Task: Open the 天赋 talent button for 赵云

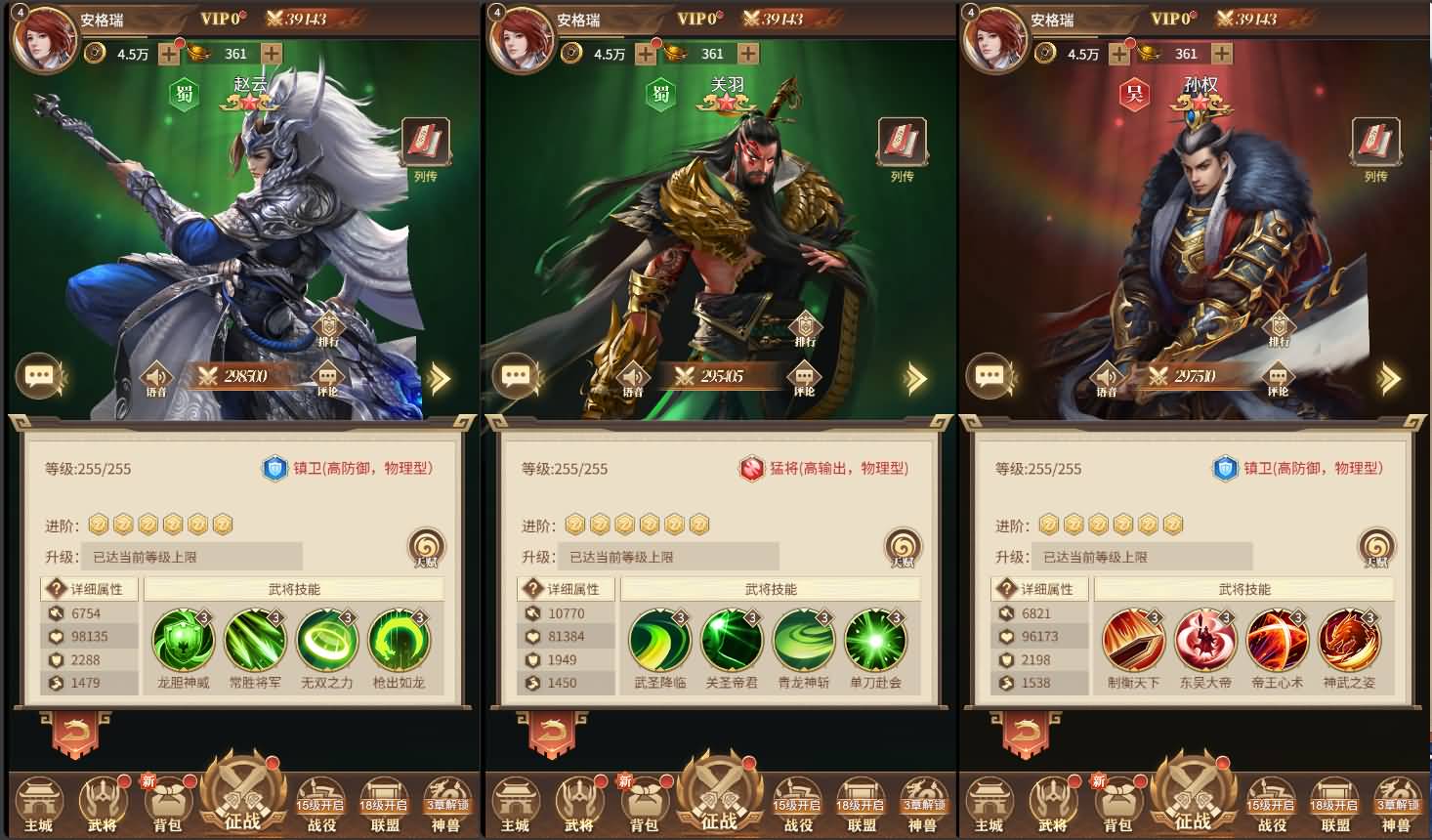Action: 426,547
